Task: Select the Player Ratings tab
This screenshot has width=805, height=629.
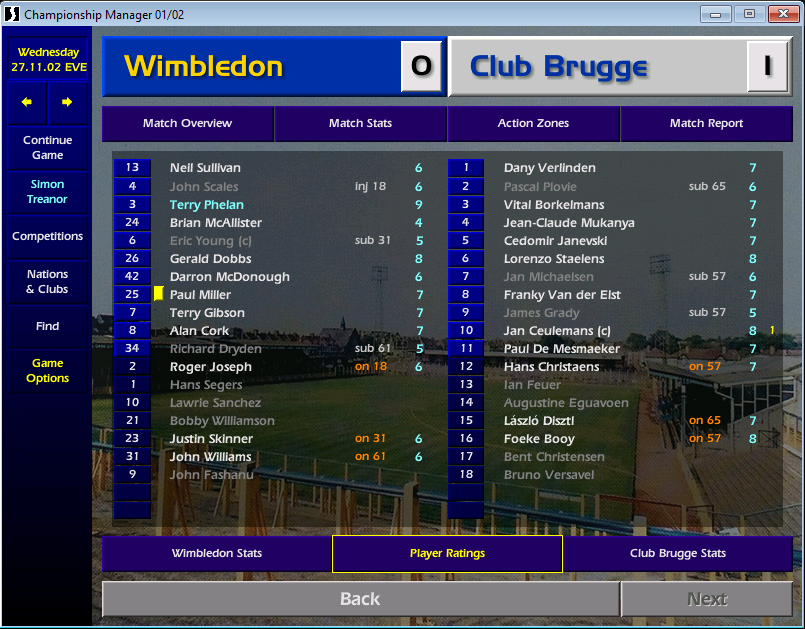Action: pos(447,554)
